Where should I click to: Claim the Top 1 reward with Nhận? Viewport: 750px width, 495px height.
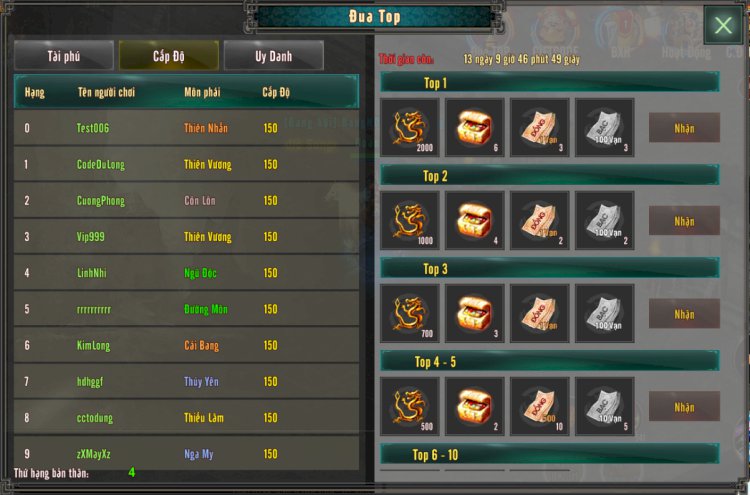[684, 128]
